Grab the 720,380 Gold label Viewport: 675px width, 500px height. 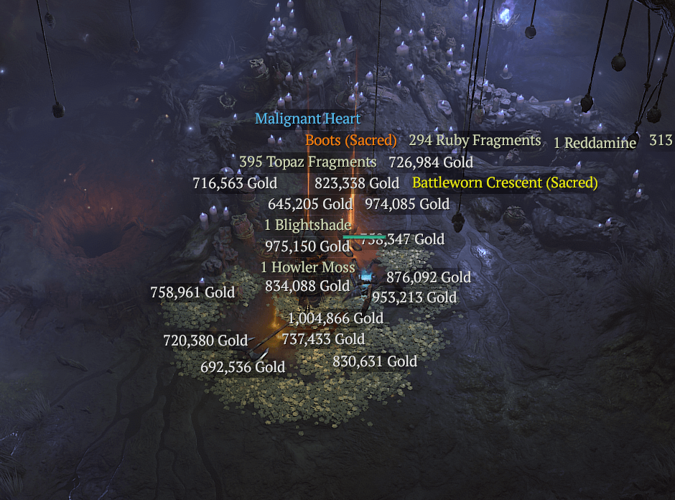(x=205, y=341)
